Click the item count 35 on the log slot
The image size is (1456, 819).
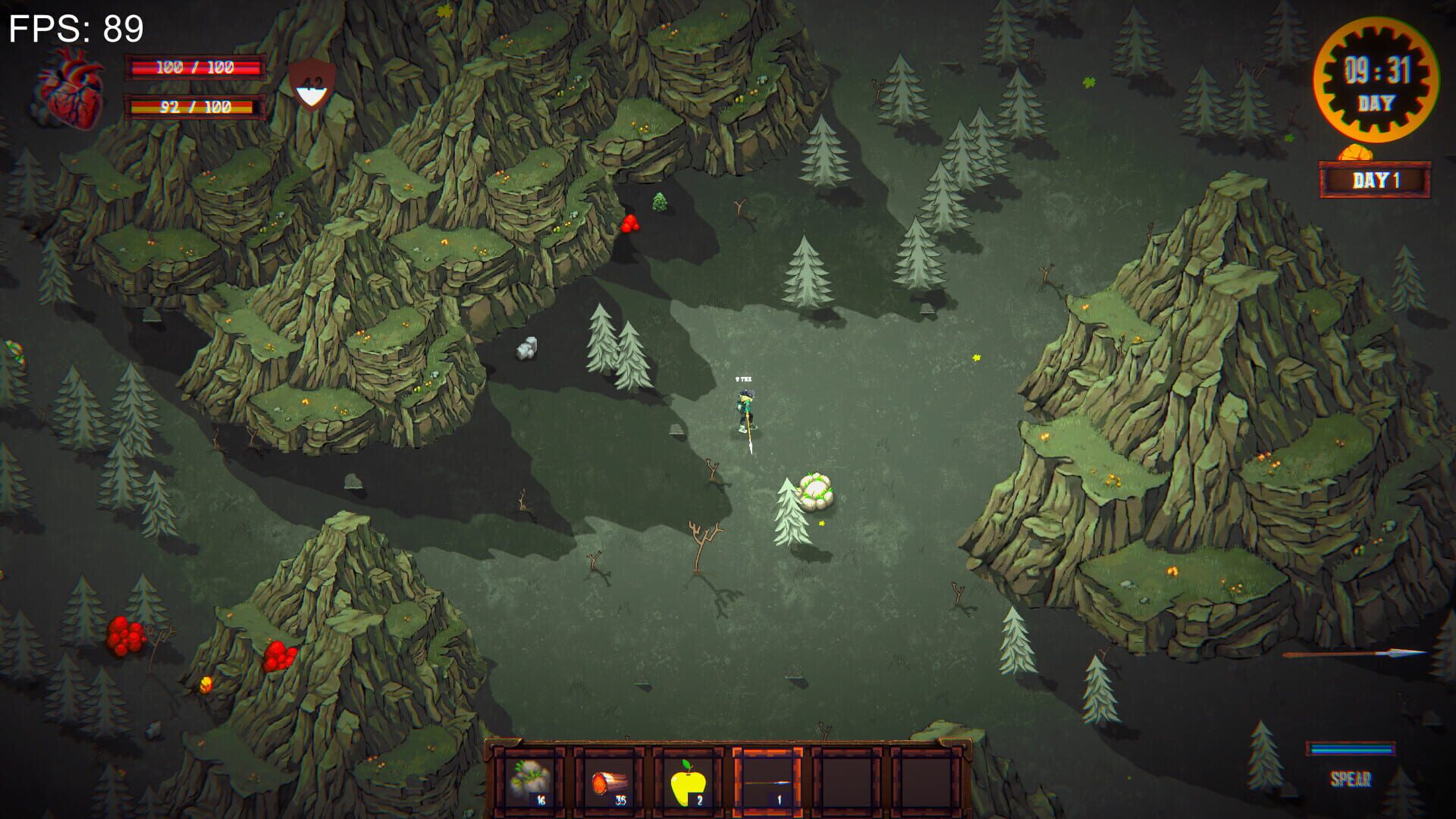(x=620, y=799)
